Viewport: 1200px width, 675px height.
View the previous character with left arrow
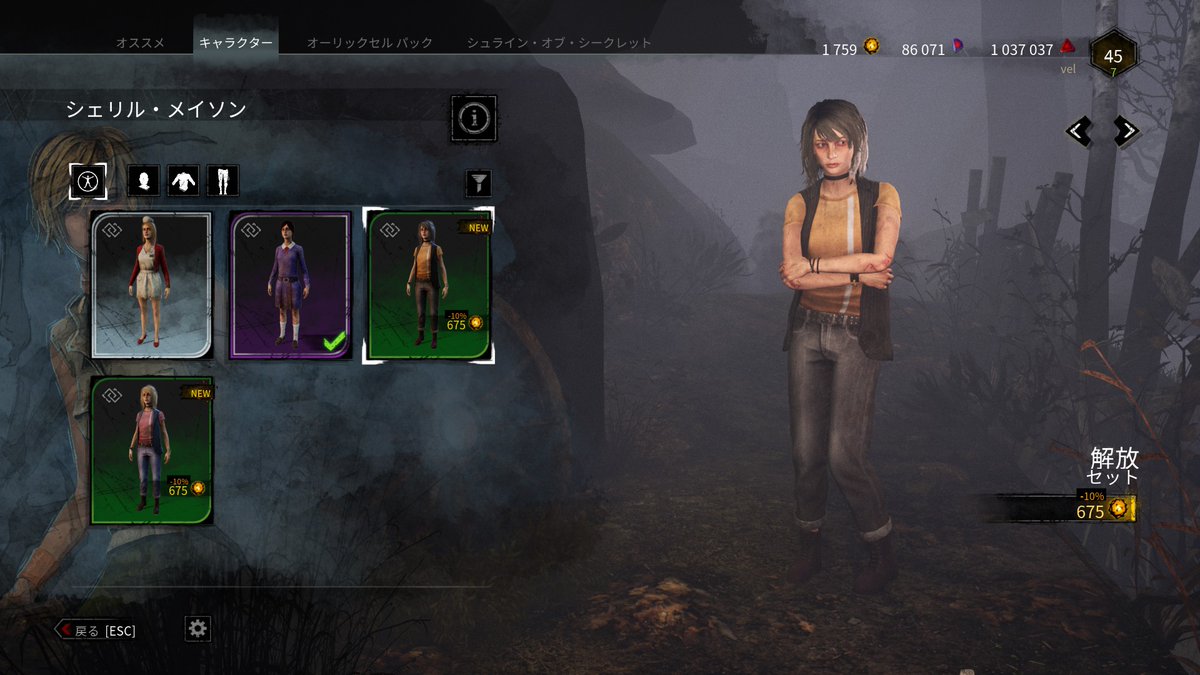(1078, 130)
